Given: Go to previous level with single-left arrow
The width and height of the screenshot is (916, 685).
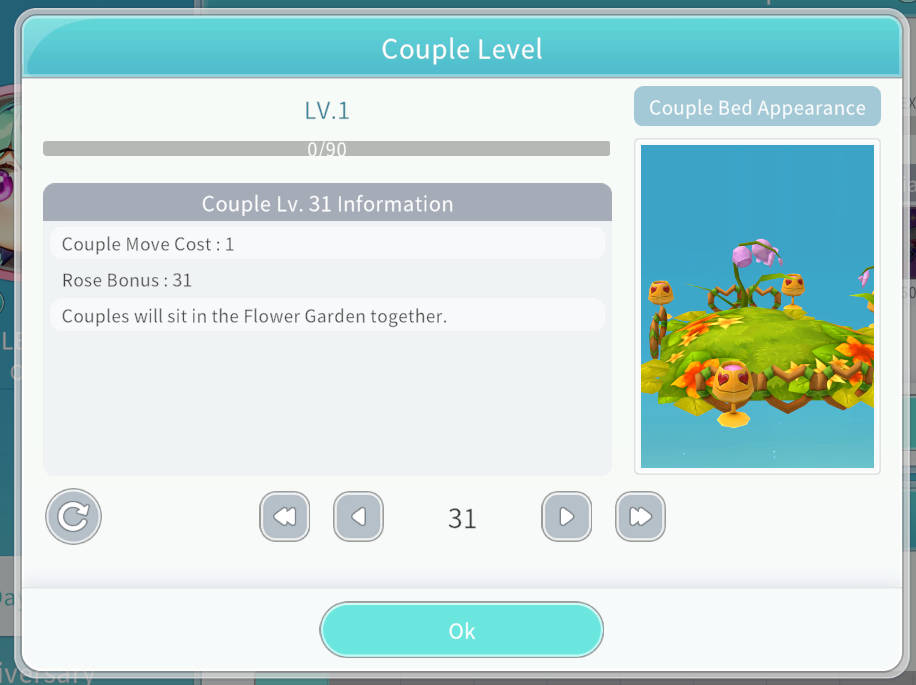Looking at the screenshot, I should coord(358,517).
